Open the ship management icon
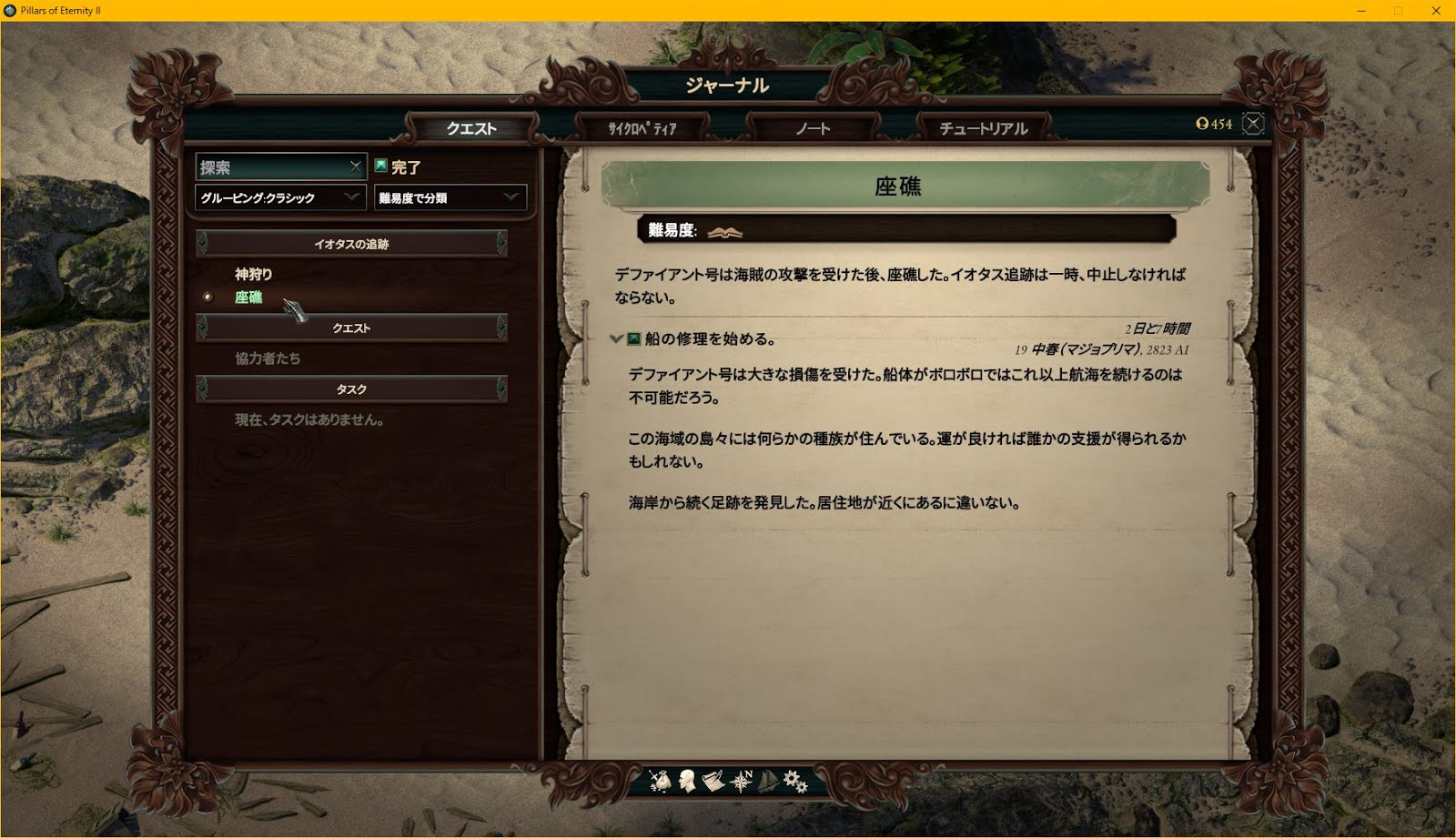The width and height of the screenshot is (1456, 838). 767,781
